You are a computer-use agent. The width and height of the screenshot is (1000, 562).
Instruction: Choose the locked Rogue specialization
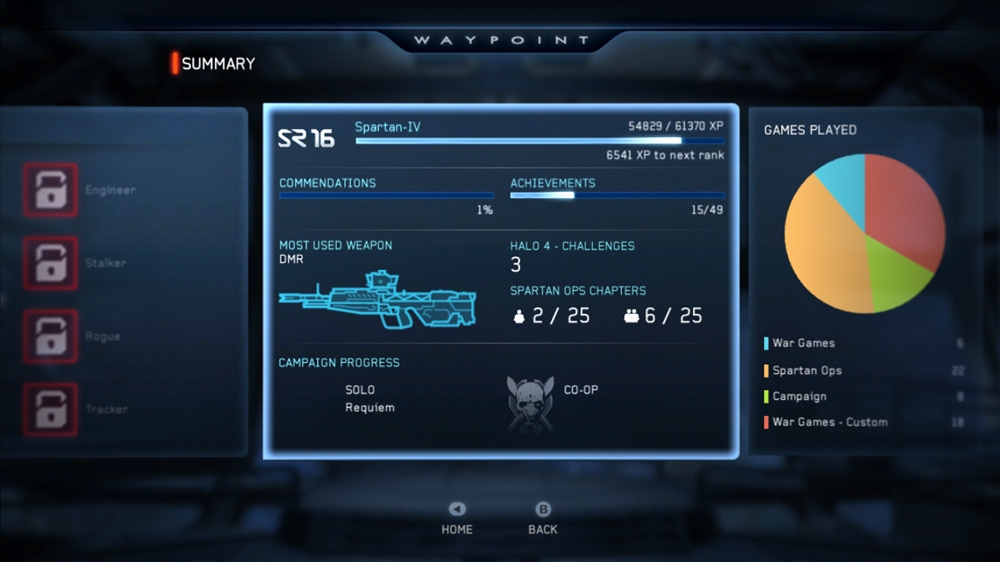(50, 336)
